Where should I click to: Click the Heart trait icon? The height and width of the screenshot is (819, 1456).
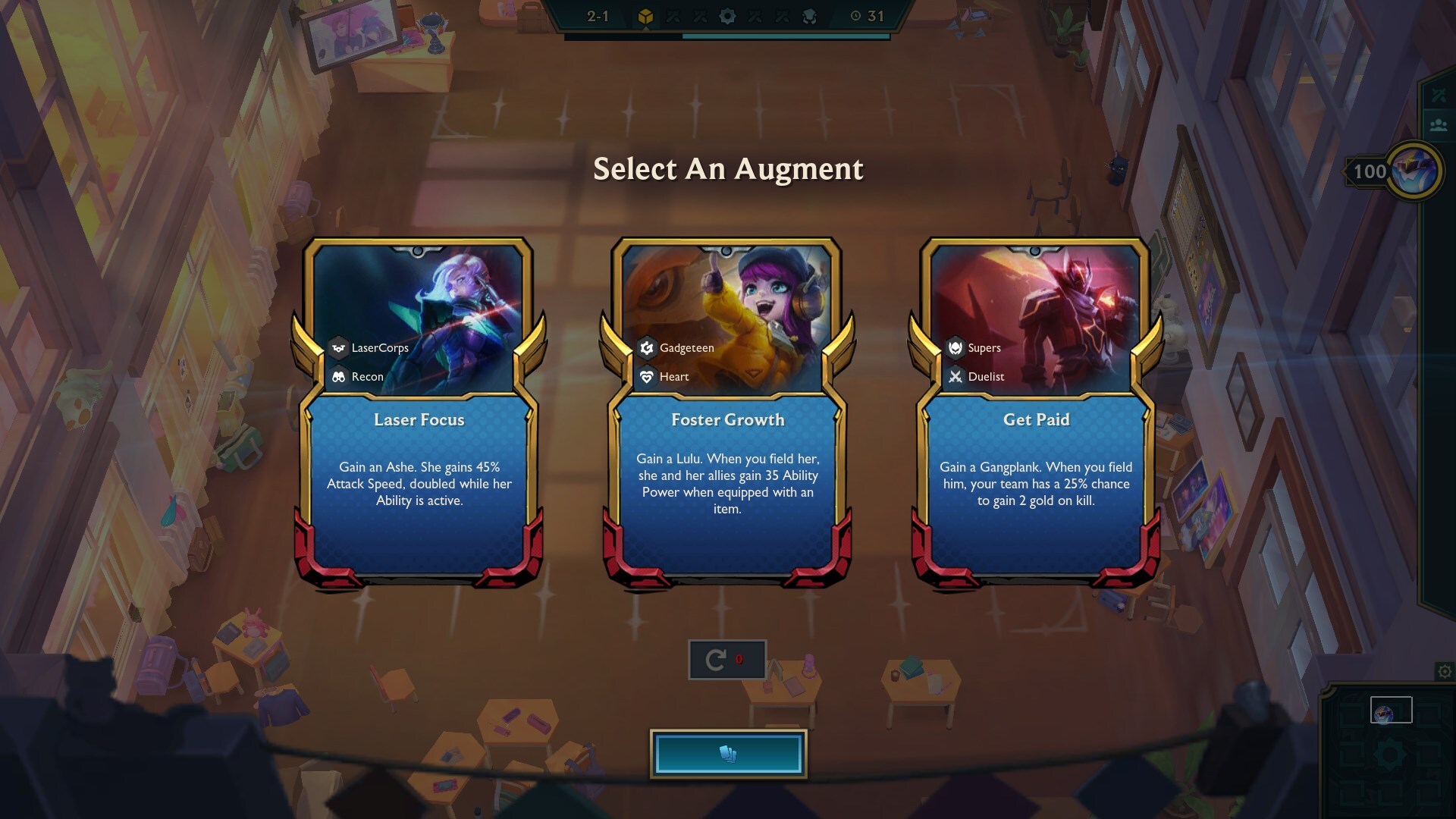(x=645, y=376)
